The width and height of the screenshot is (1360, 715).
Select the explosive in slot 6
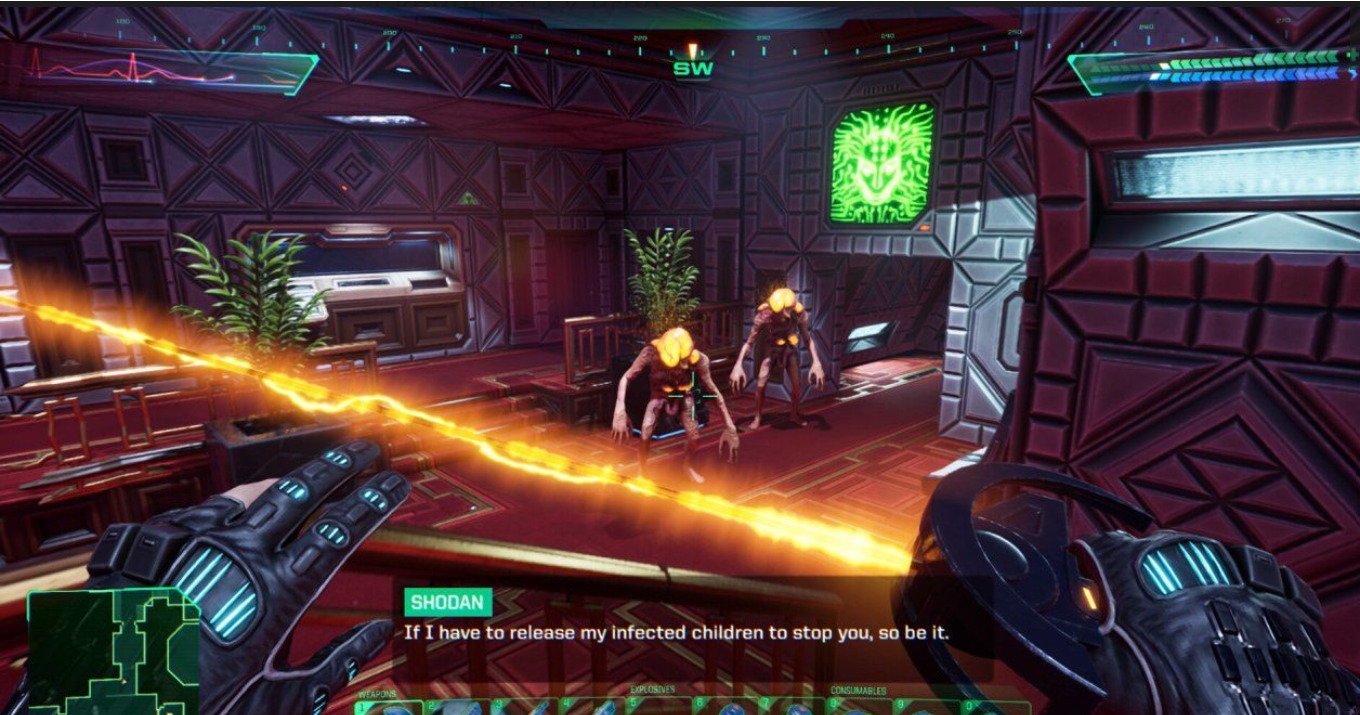click(x=727, y=707)
